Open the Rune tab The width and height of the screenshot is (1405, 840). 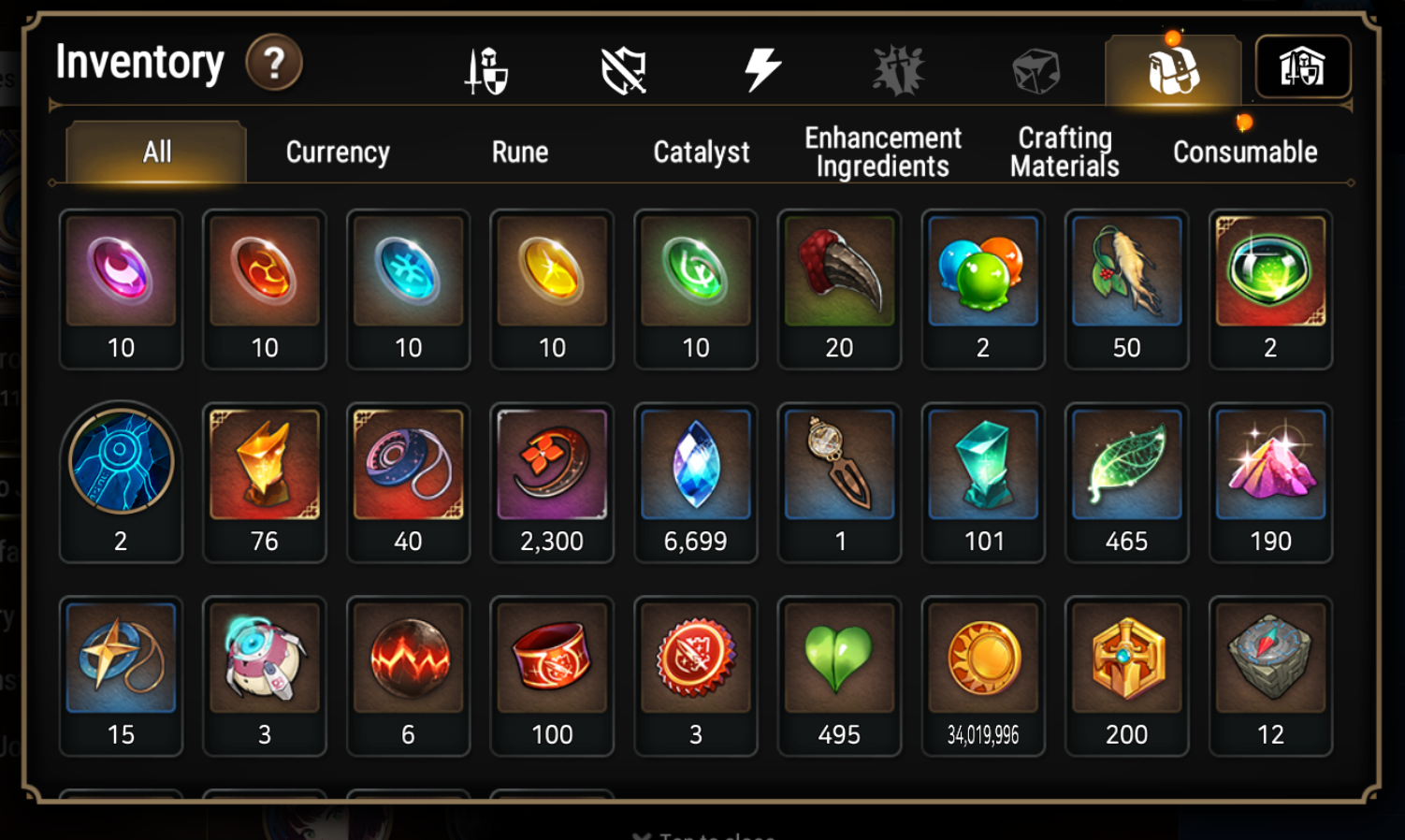point(519,152)
